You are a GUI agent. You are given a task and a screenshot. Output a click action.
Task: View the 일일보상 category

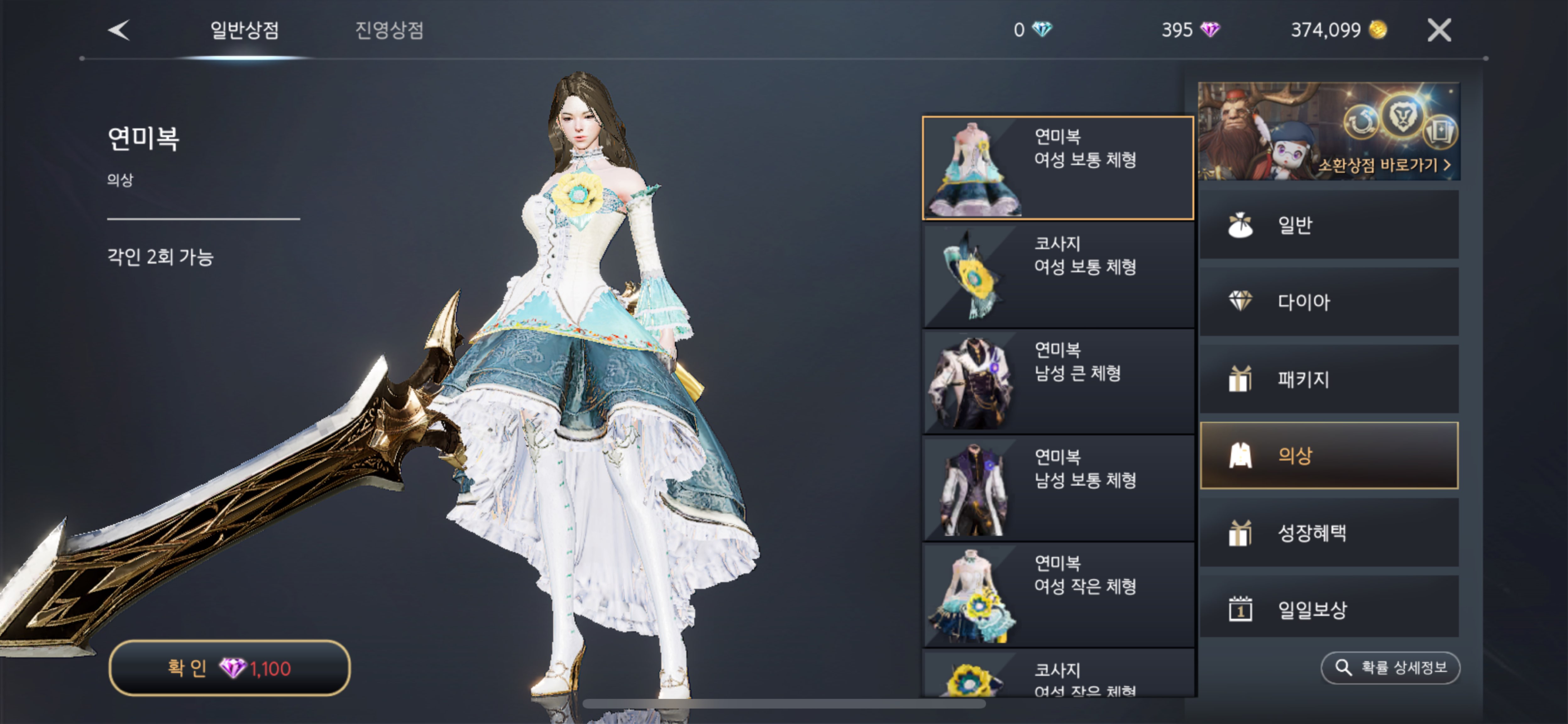click(x=1329, y=609)
